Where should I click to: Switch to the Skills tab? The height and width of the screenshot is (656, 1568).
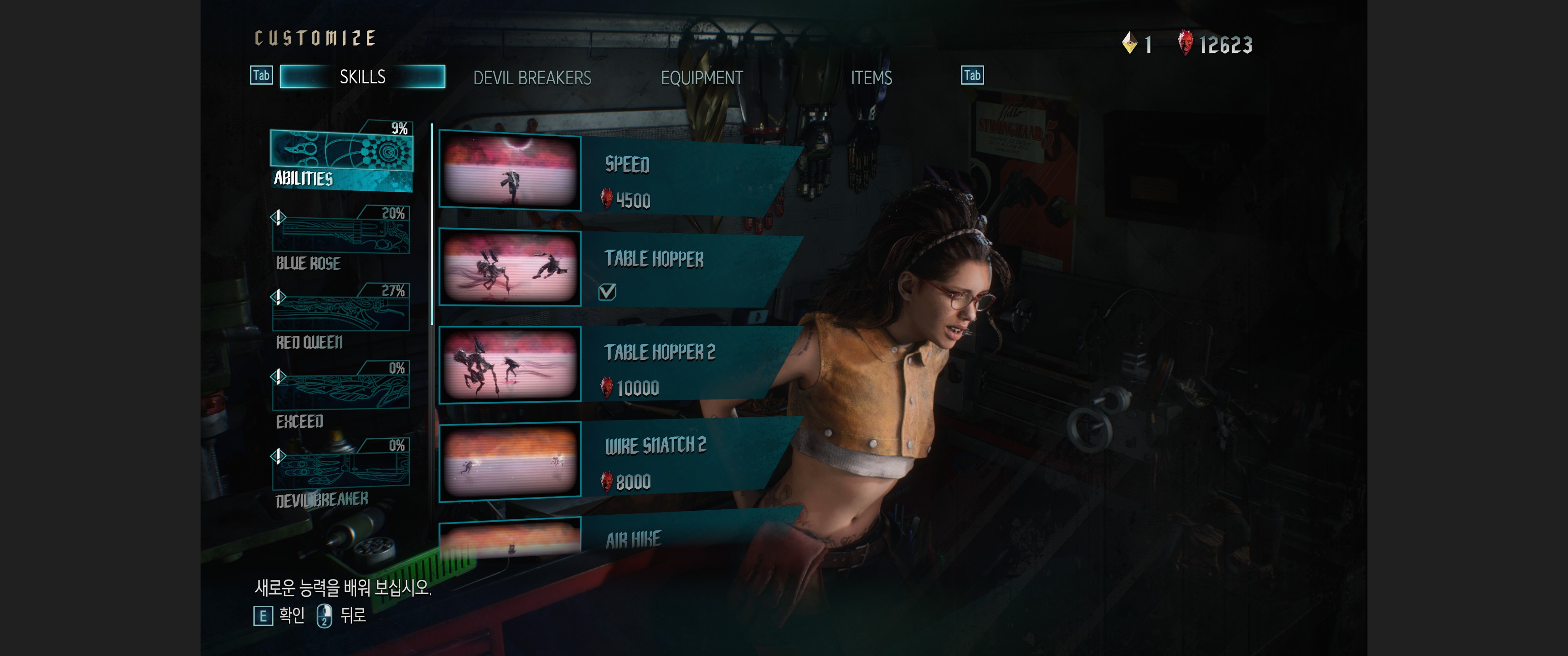(362, 77)
